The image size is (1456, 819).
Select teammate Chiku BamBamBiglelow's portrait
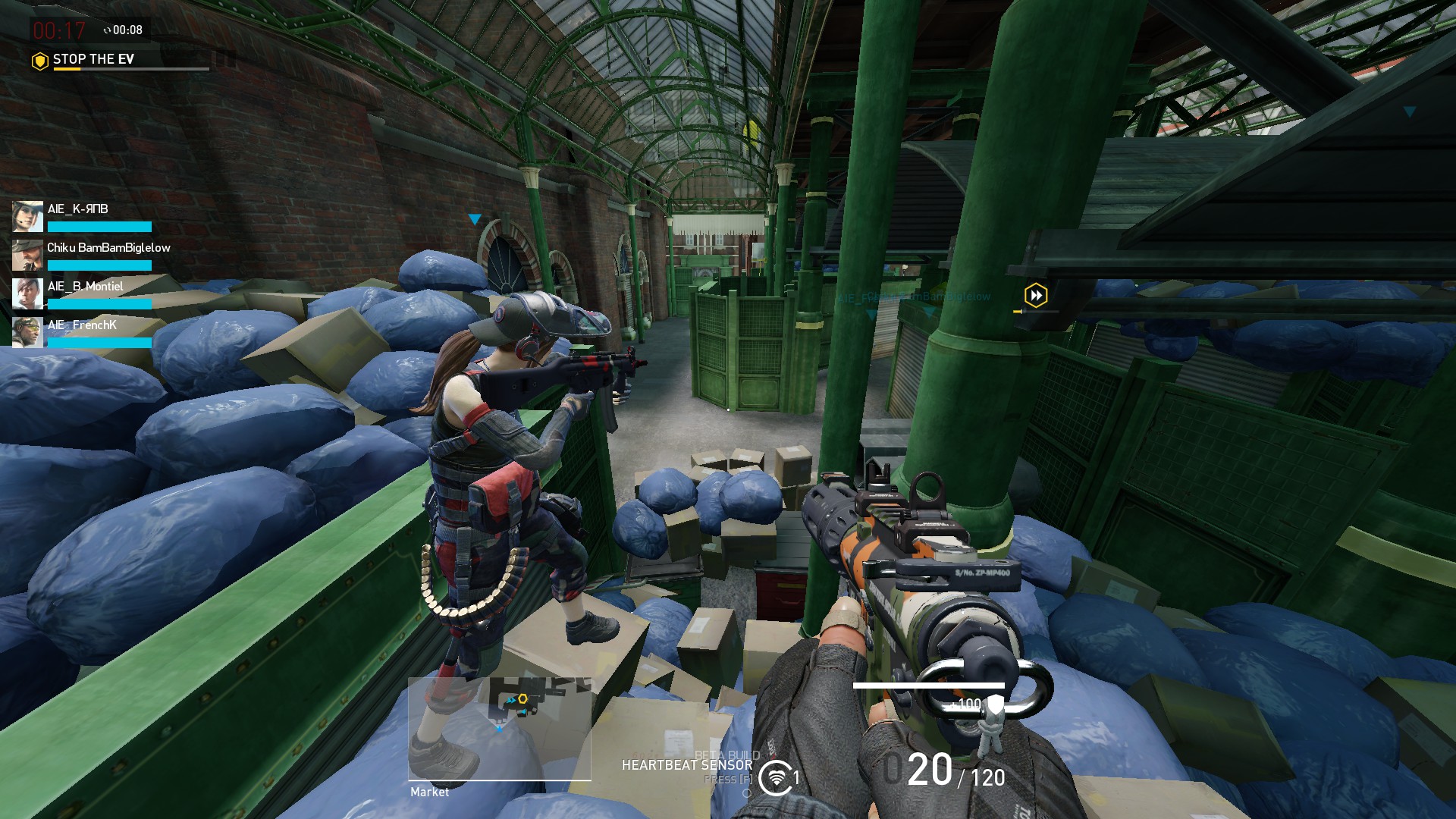click(27, 255)
